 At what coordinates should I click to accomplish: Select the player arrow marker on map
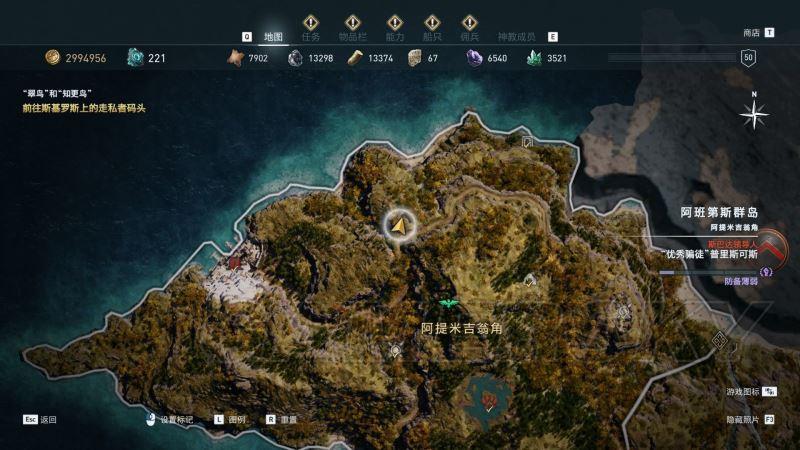[400, 227]
